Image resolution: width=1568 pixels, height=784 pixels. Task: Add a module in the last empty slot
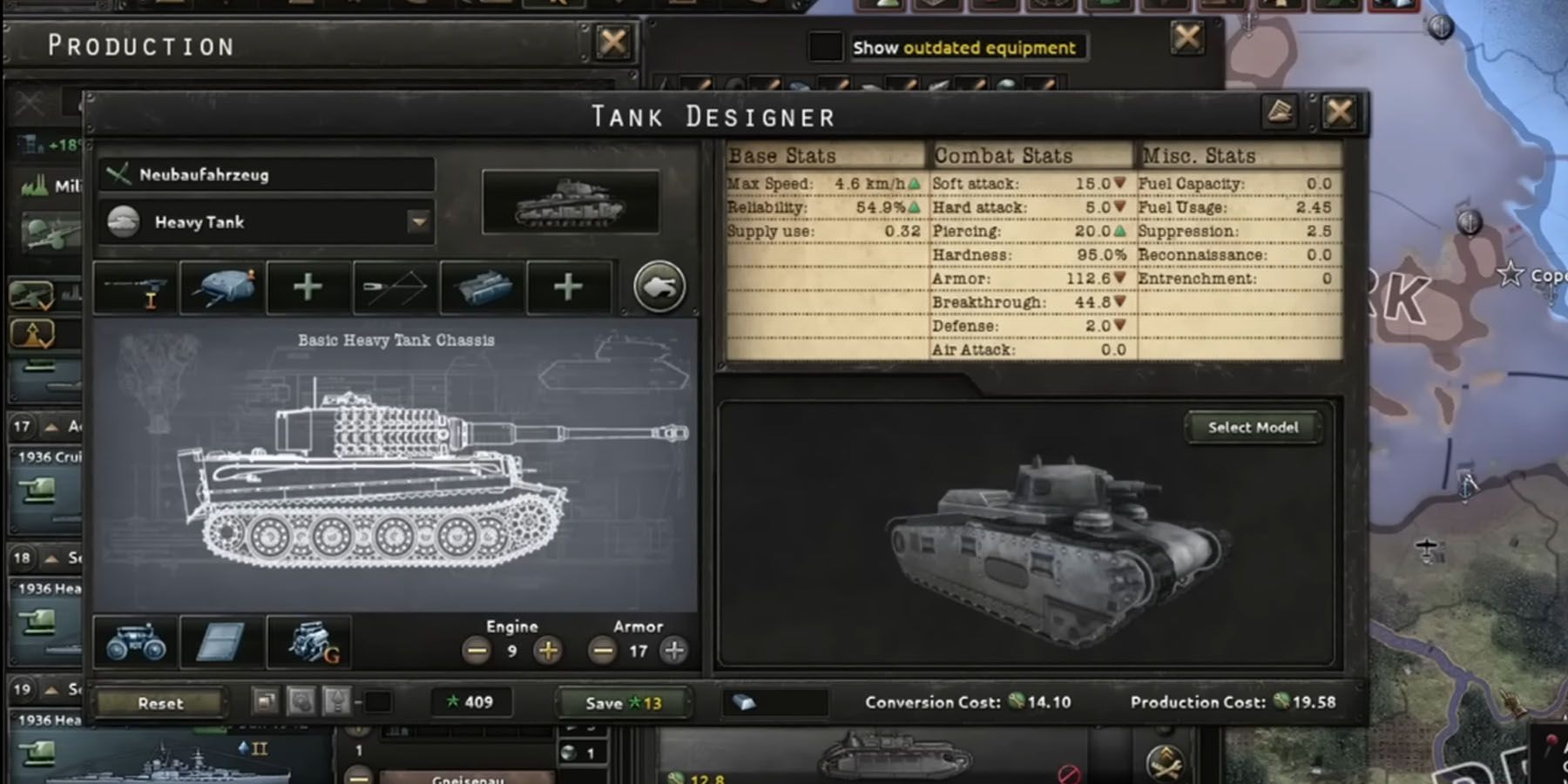(x=568, y=287)
